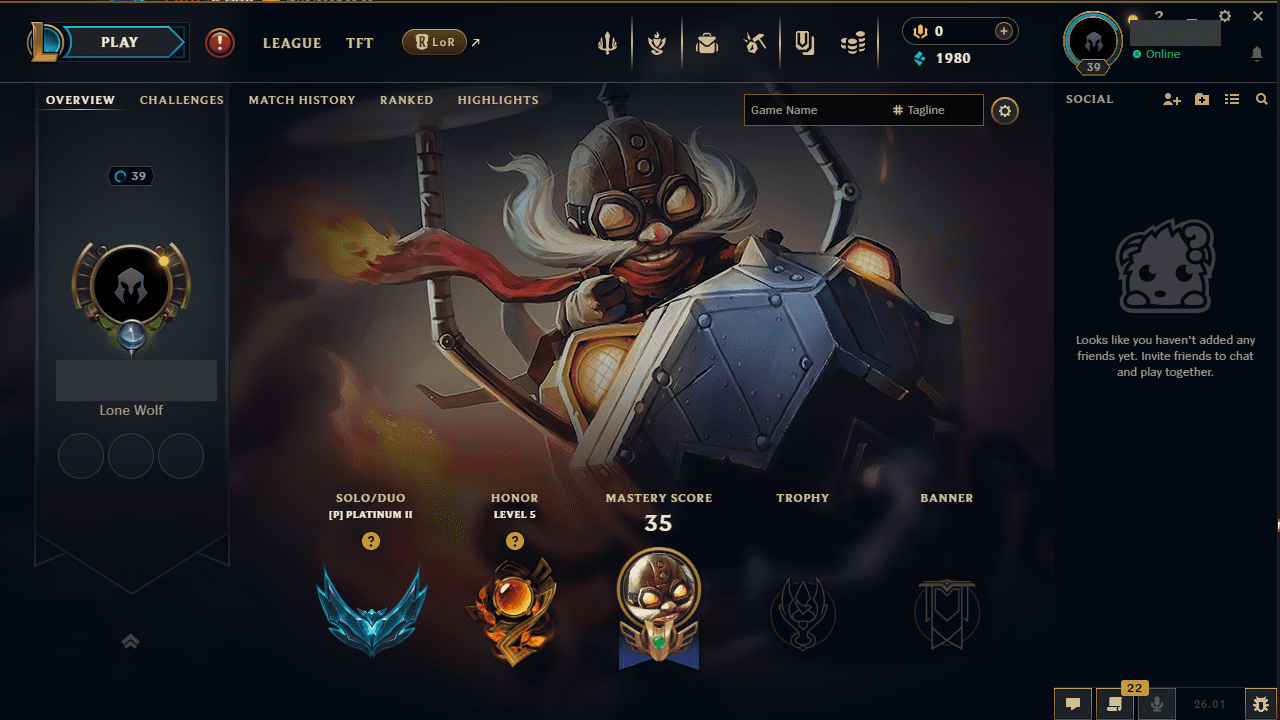Open chat with the speech bubble icon
This screenshot has height=720, width=1280.
[1073, 703]
